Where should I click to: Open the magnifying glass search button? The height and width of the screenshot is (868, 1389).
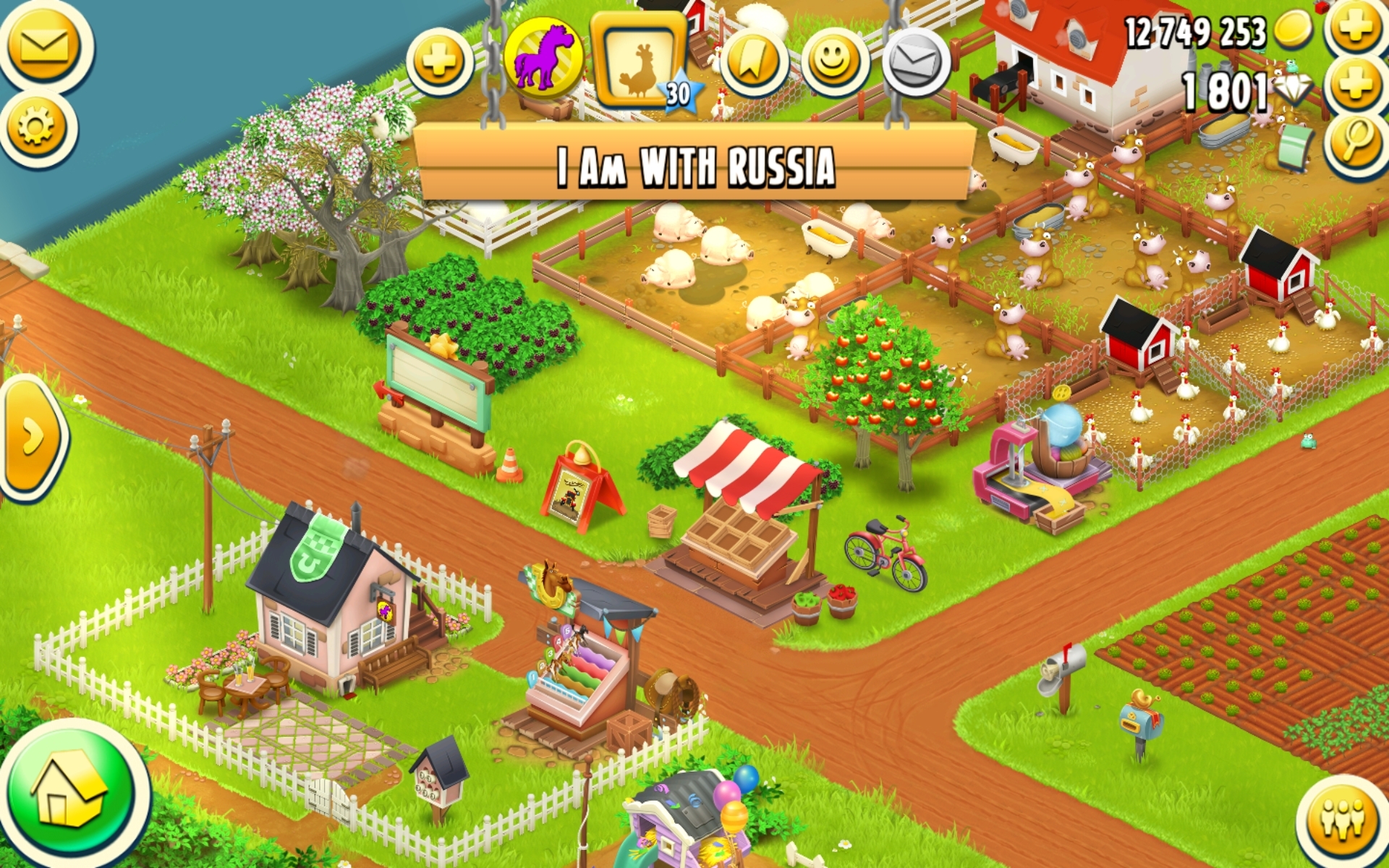pos(1356,140)
